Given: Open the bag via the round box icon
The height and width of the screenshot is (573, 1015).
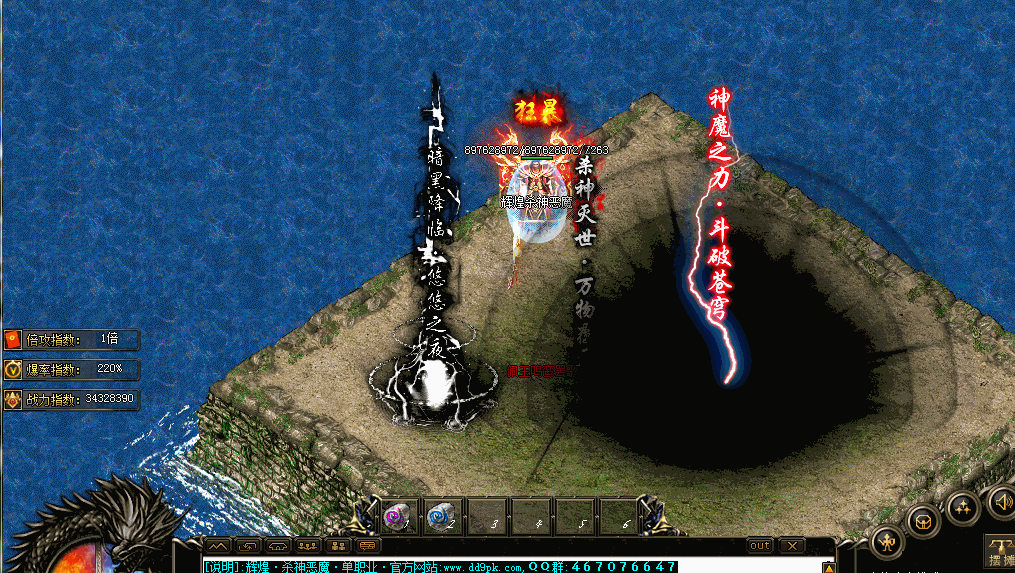Looking at the screenshot, I should coord(922,519).
